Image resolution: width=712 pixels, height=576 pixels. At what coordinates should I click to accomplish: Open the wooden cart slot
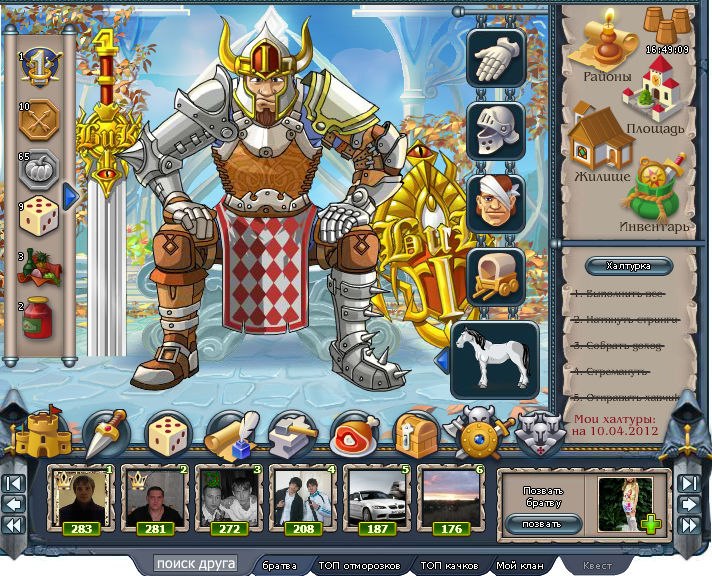(x=497, y=276)
